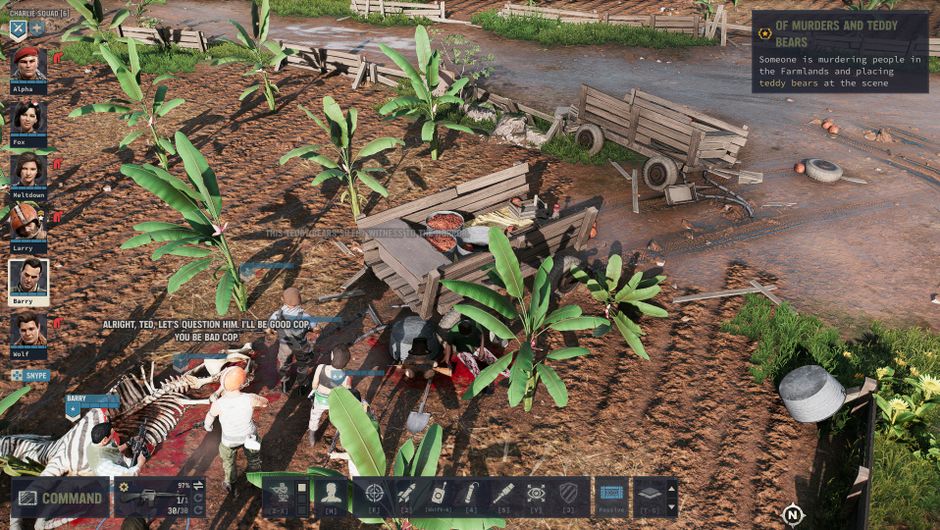Toggle the Passive stance button
Image resolution: width=940 pixels, height=530 pixels.
(611, 496)
